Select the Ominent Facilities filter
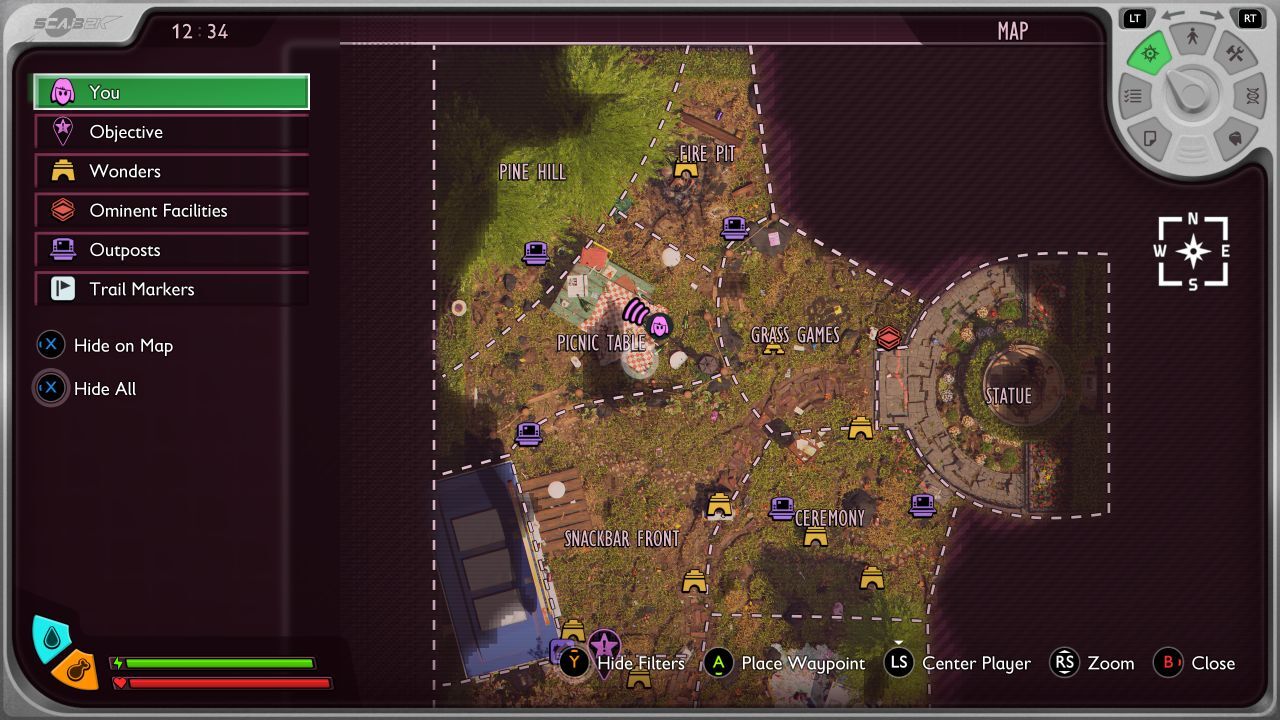 pos(171,211)
